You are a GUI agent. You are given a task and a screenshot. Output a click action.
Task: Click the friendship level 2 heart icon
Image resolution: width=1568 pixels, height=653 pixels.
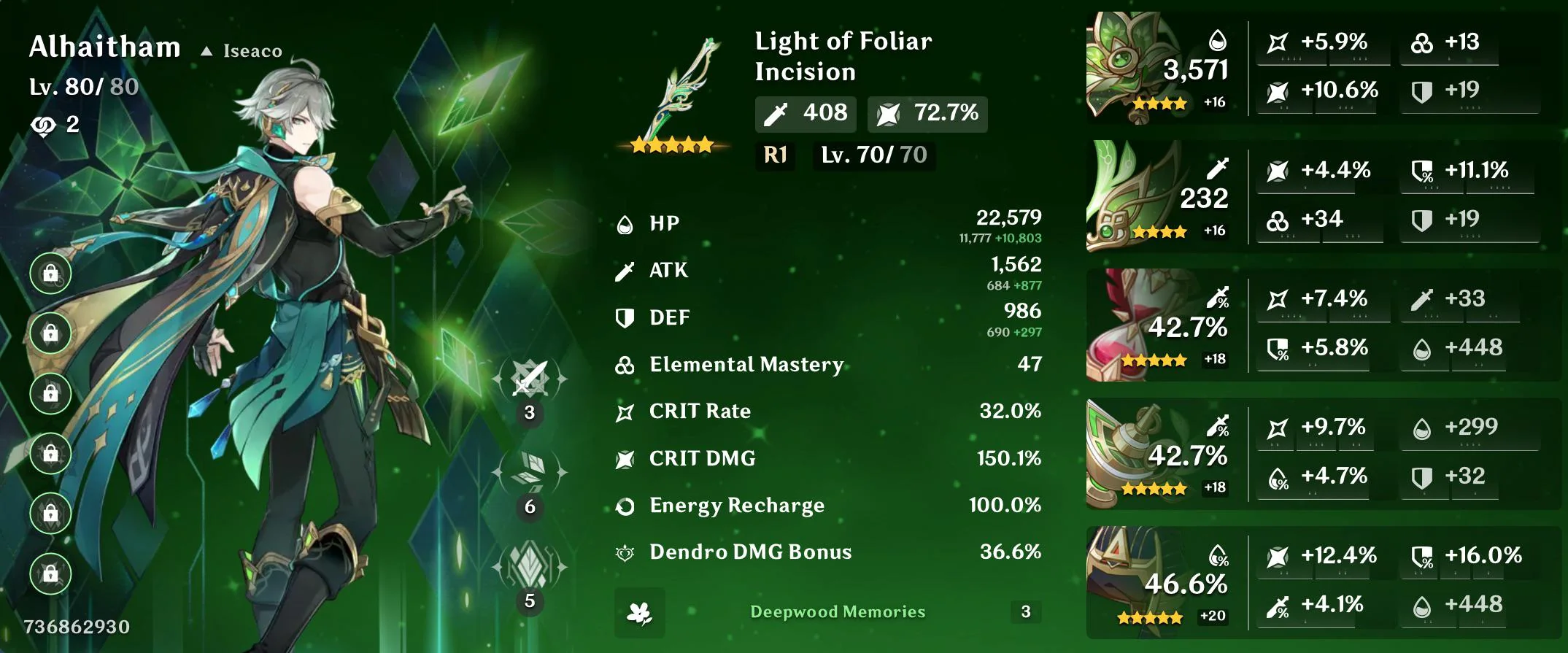tap(44, 124)
